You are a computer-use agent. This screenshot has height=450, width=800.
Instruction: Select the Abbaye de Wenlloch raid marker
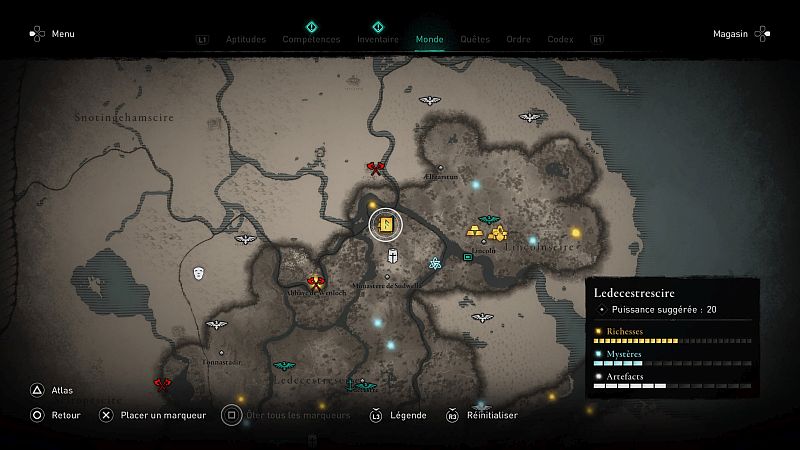[x=316, y=282]
